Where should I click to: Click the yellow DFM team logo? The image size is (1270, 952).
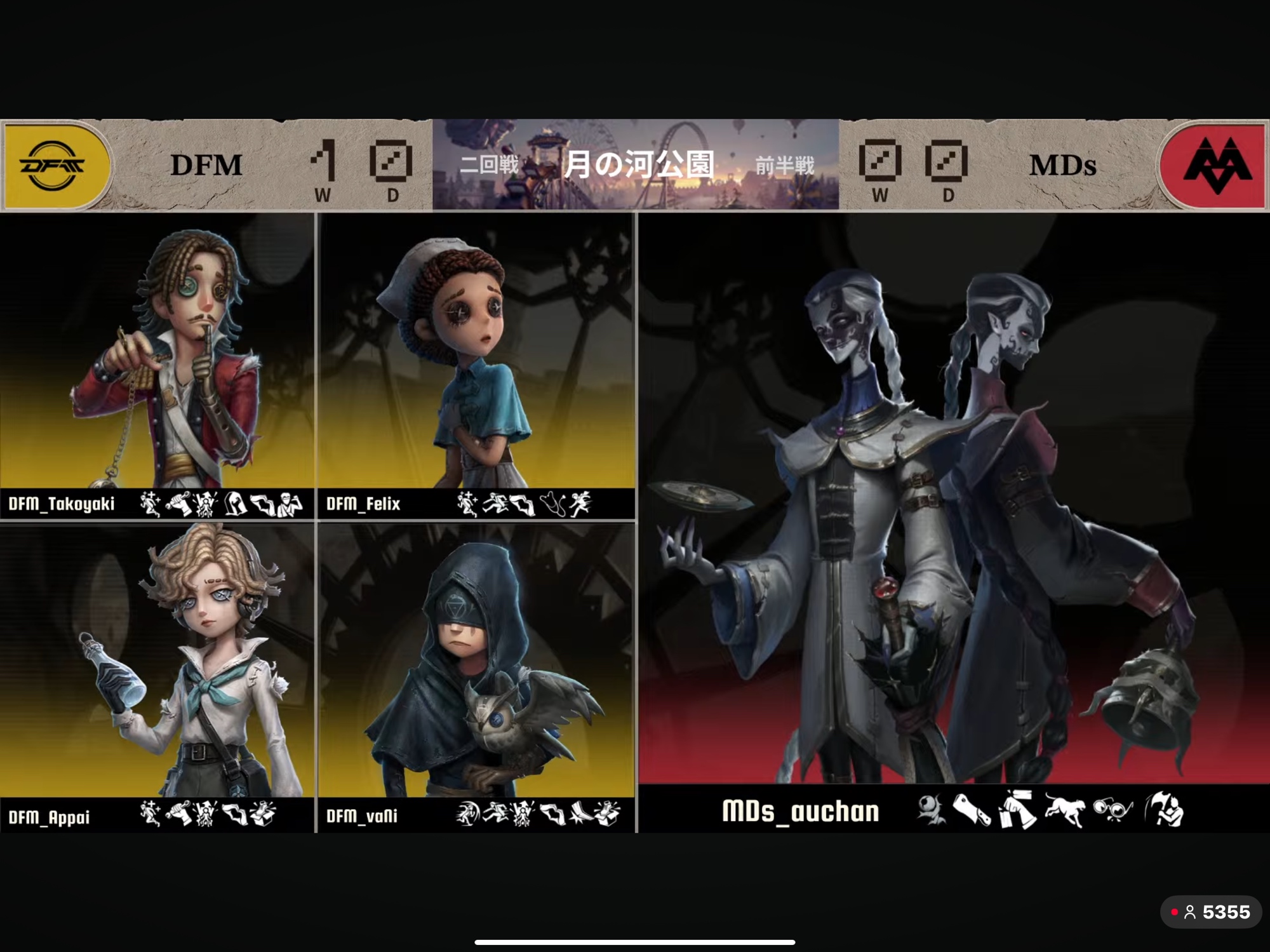pos(56,166)
